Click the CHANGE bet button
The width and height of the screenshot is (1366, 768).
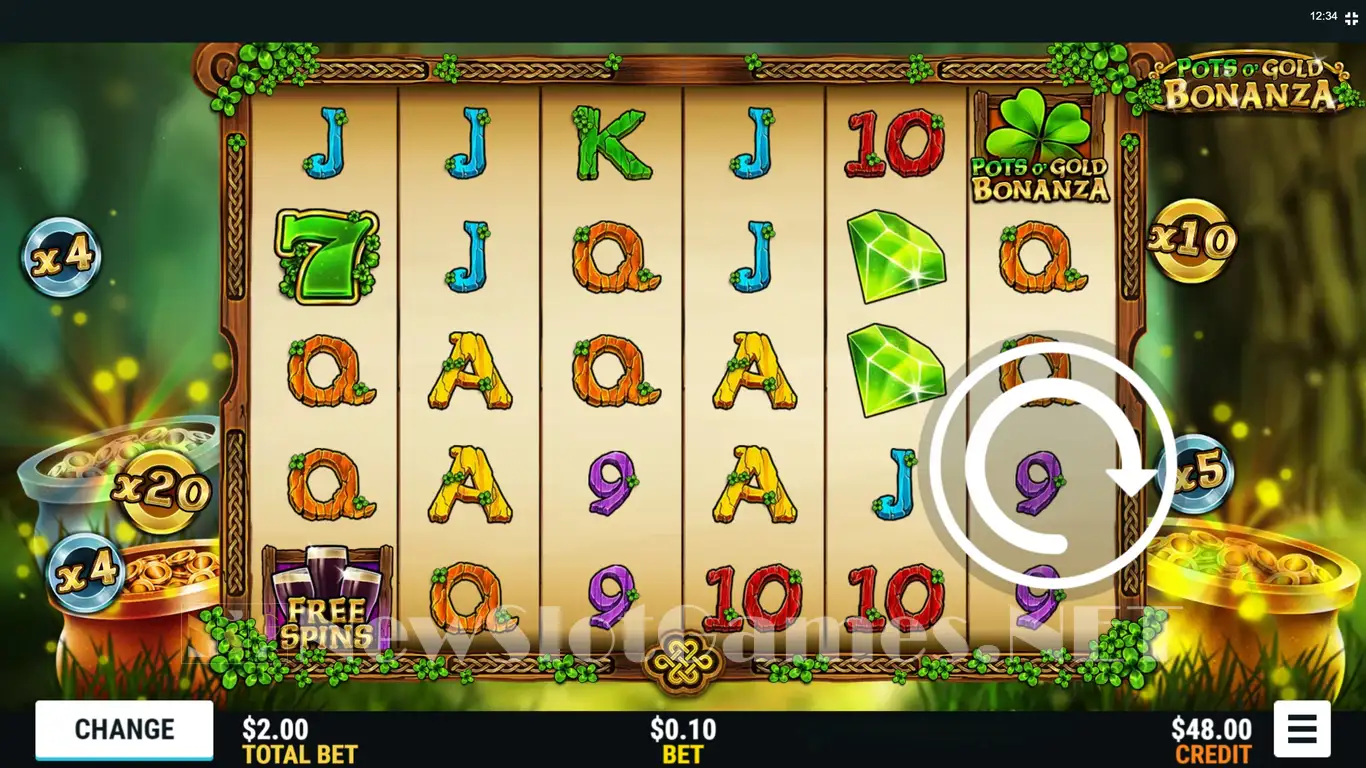(x=124, y=730)
